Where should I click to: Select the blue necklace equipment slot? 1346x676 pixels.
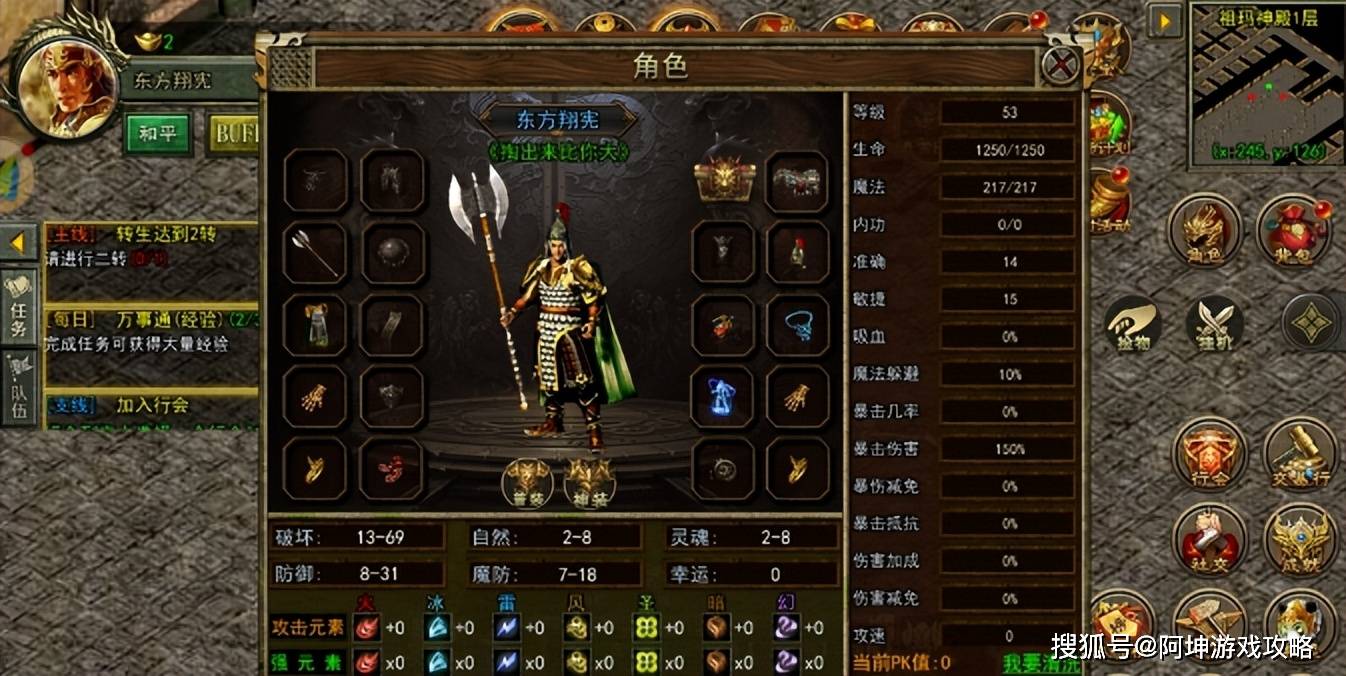point(797,325)
